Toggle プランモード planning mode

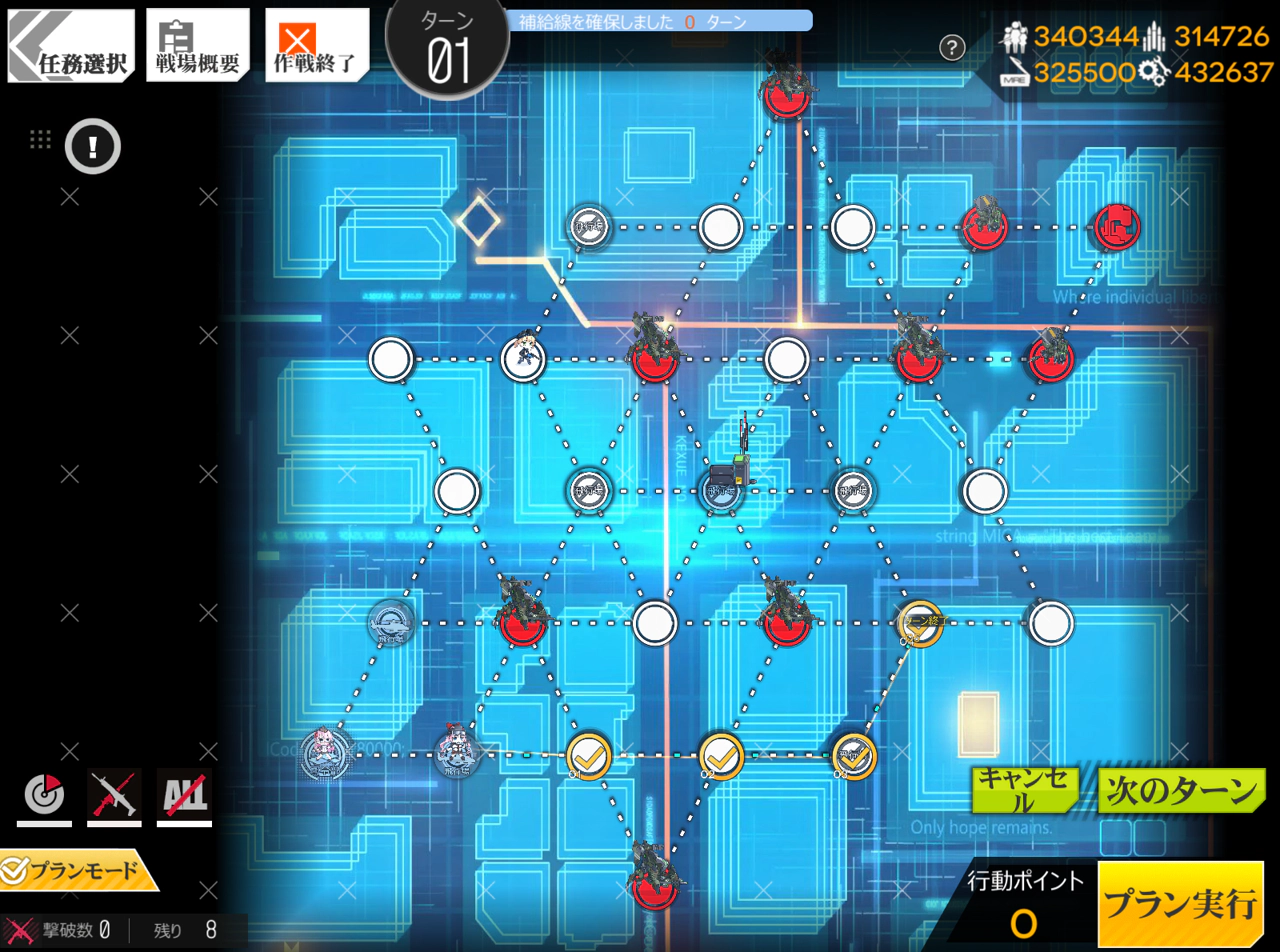click(x=80, y=871)
